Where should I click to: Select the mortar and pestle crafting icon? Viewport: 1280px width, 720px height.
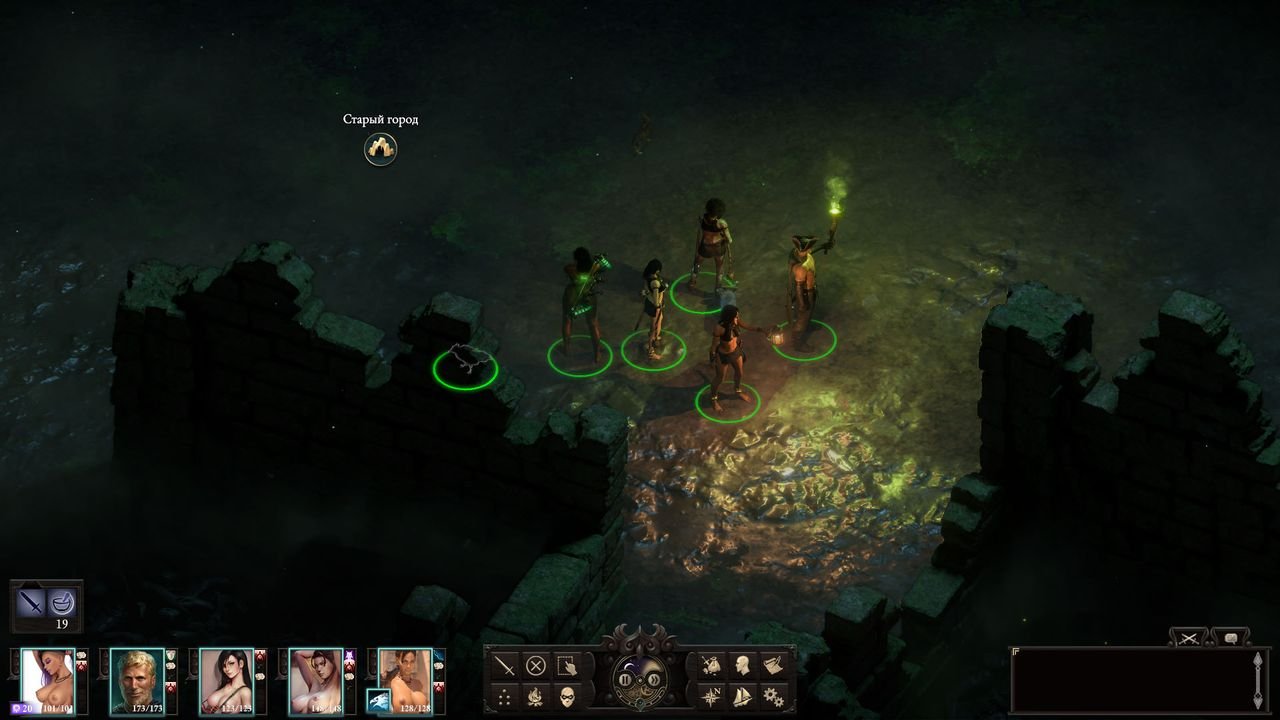[x=62, y=602]
